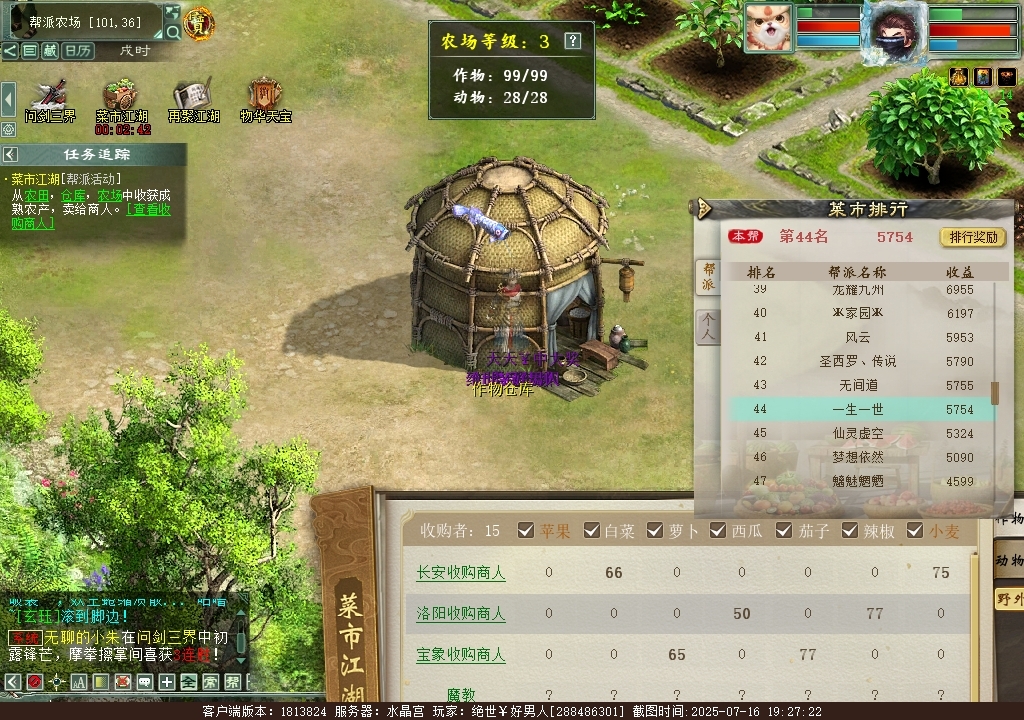The image size is (1024, 720).
Task: Uncheck the 小麦 checkbox
Action: [915, 531]
